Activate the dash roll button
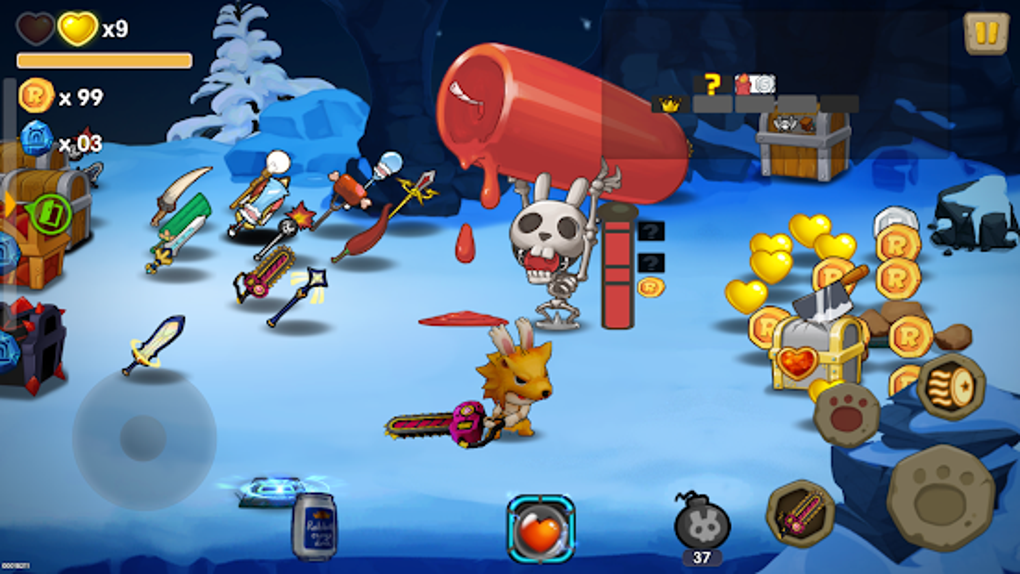 pyautogui.click(x=951, y=386)
